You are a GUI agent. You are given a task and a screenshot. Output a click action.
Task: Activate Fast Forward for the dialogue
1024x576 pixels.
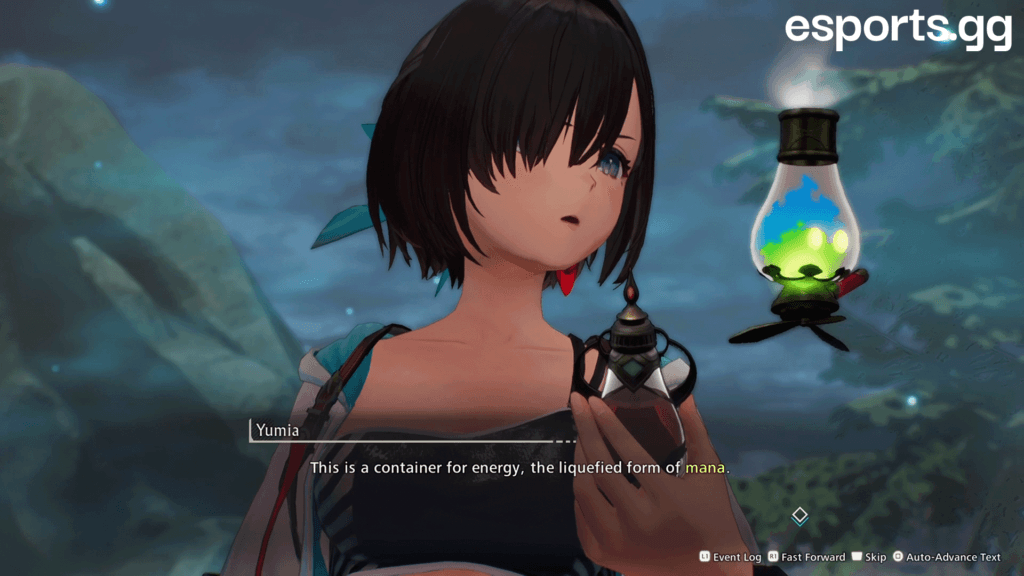(808, 557)
